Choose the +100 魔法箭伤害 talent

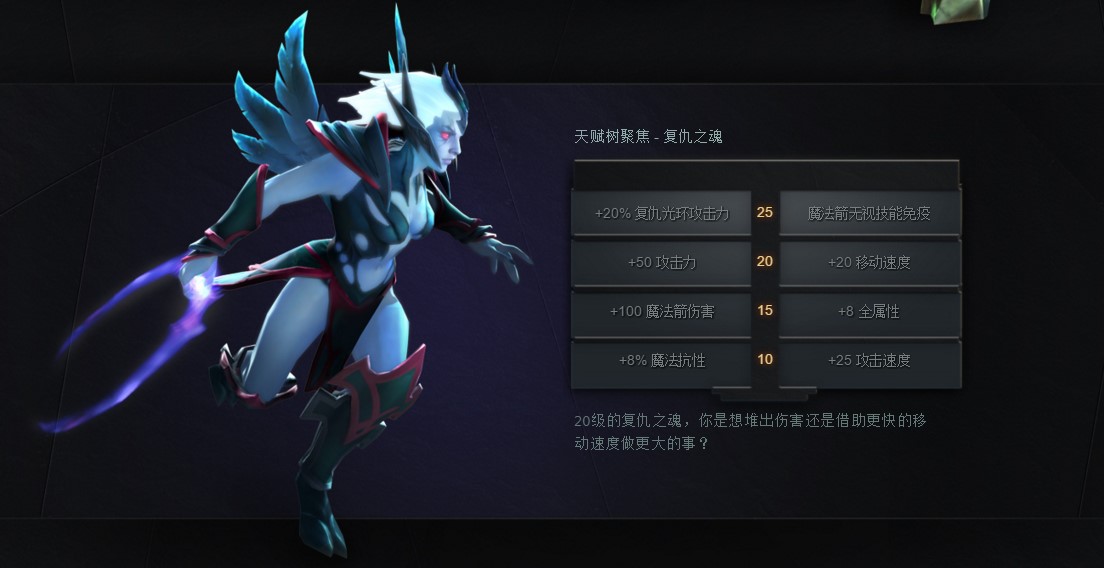pyautogui.click(x=661, y=311)
